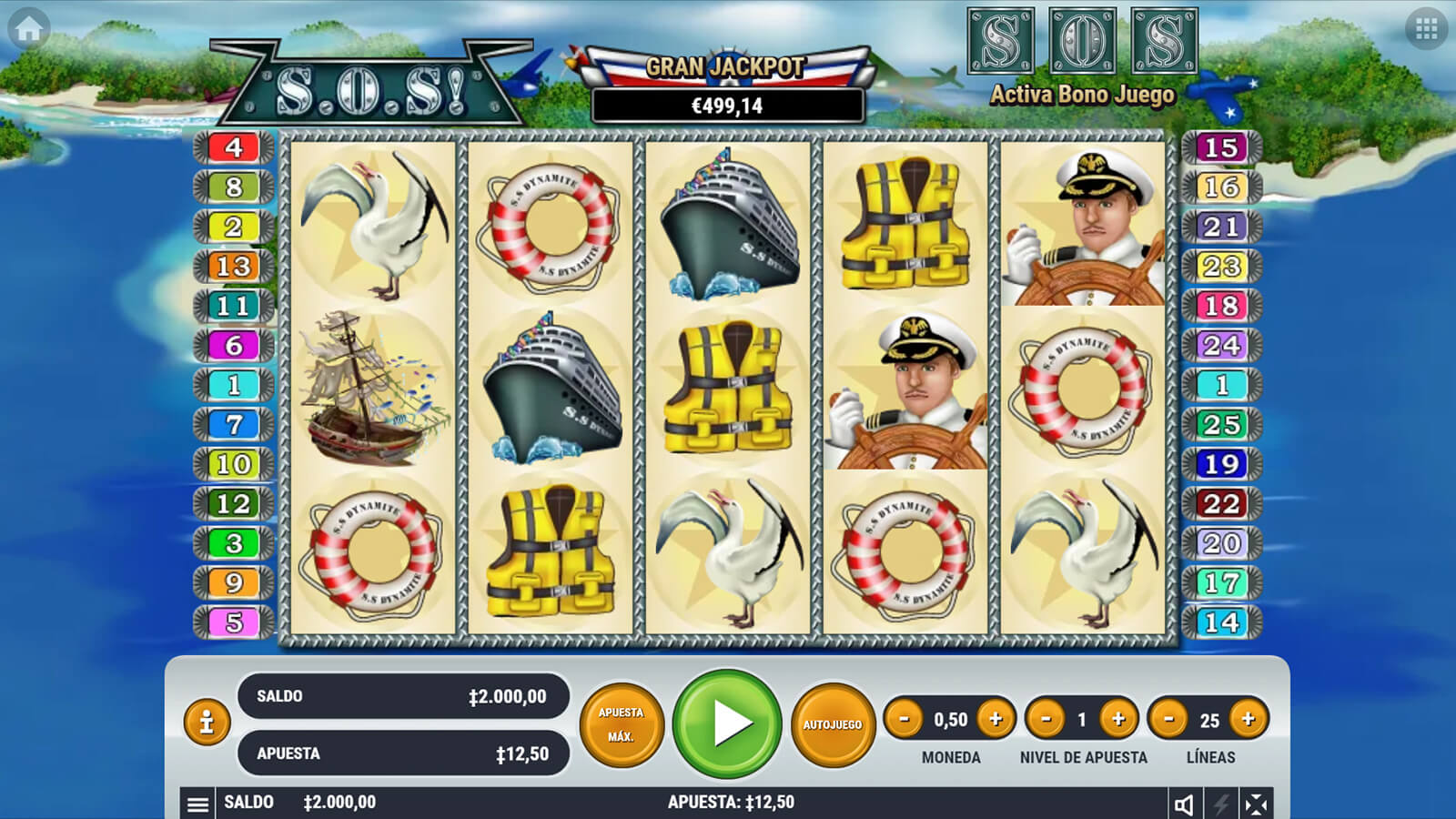Raise the Nivel de Apuesta
Screen dimensions: 1456x819
(1118, 719)
